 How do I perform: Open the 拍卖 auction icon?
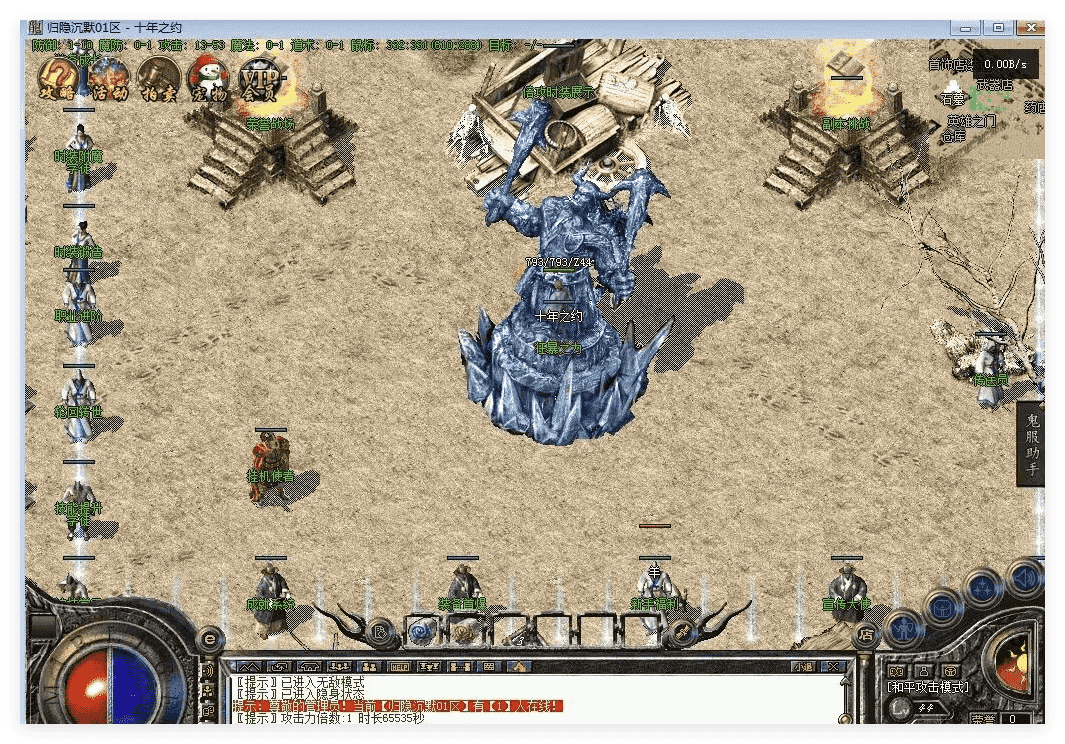[x=158, y=79]
